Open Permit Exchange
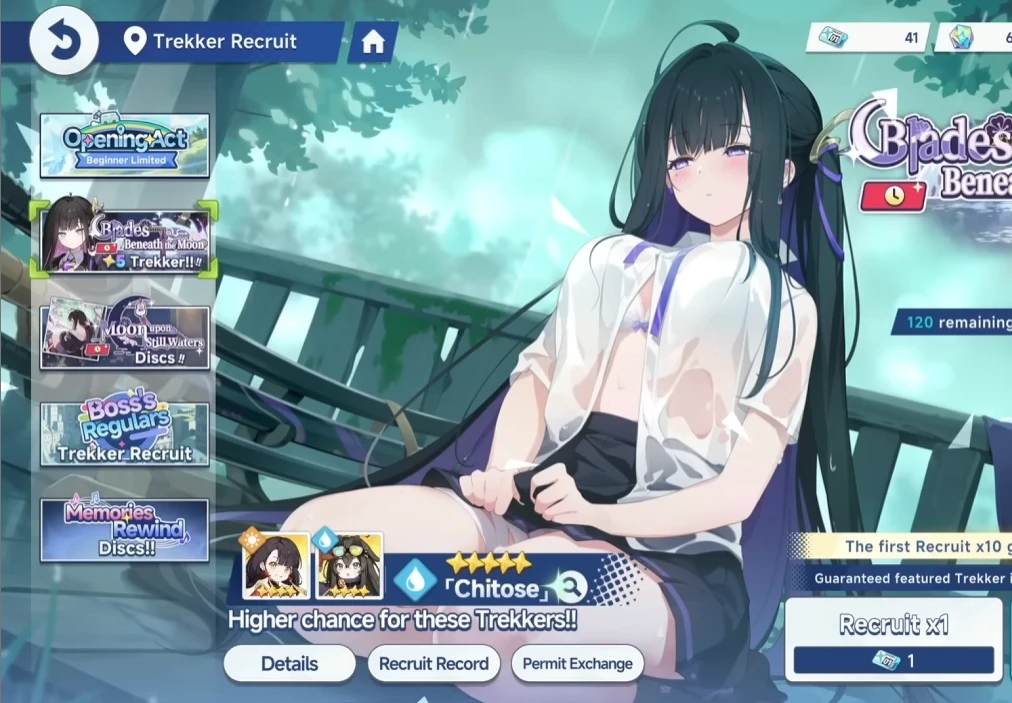 577,663
